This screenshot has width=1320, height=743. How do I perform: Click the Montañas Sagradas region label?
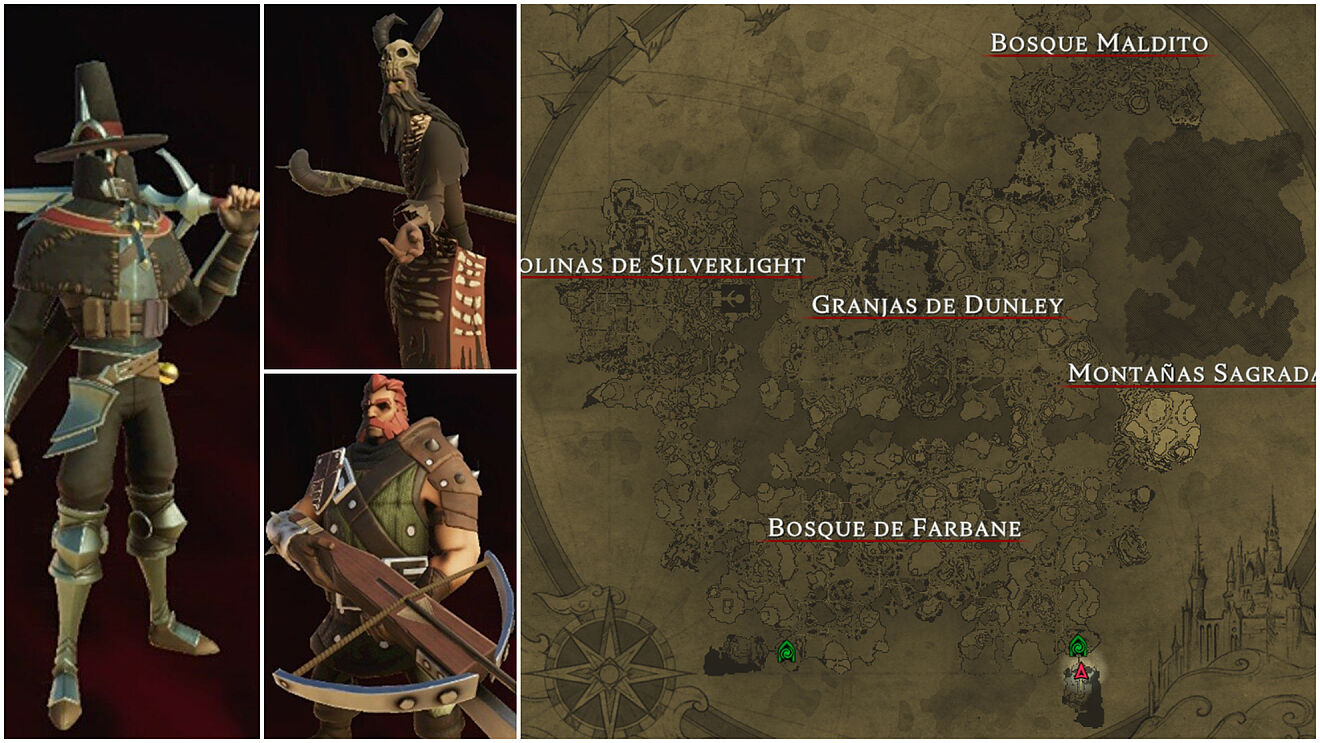point(1191,373)
